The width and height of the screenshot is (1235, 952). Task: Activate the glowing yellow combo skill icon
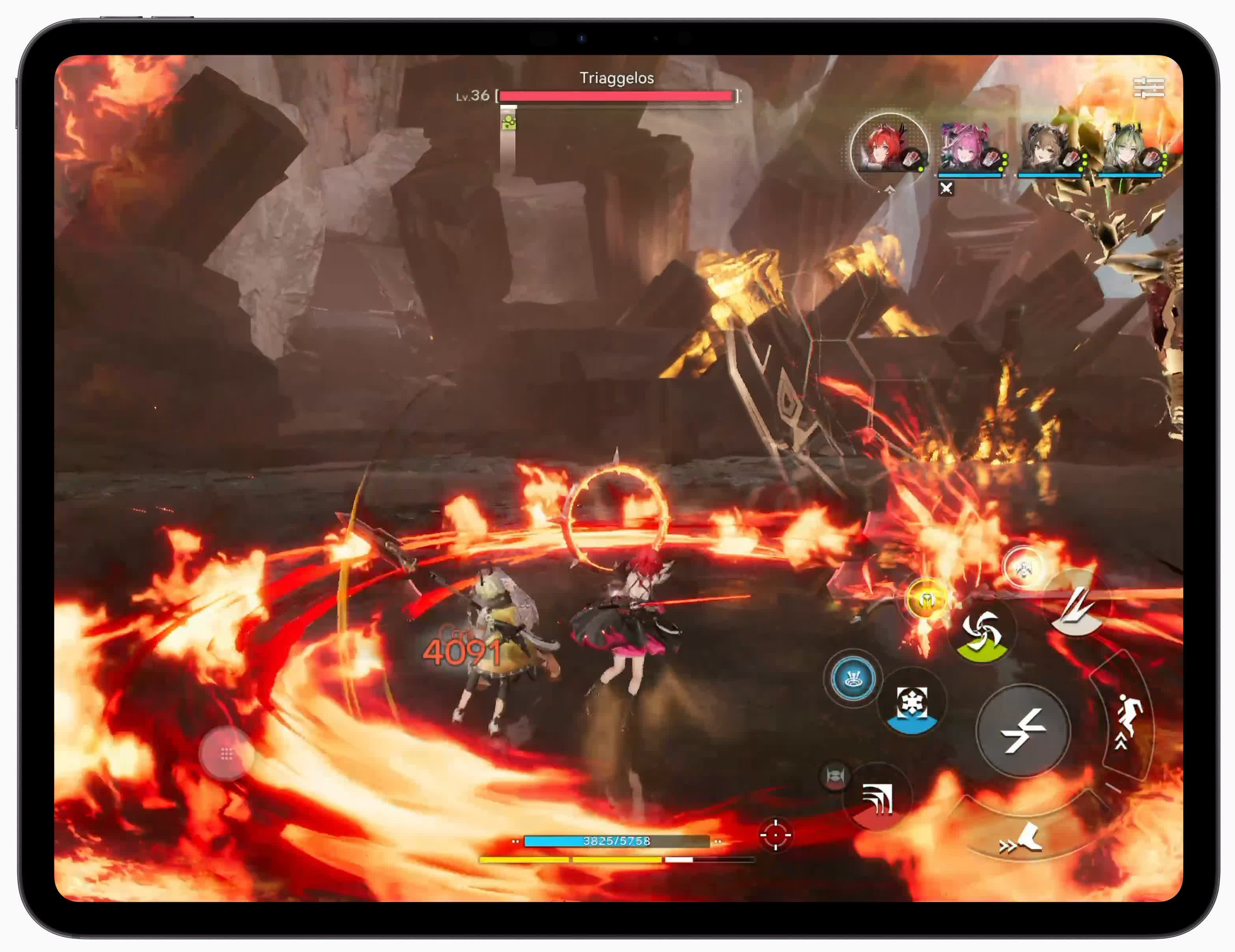[926, 599]
